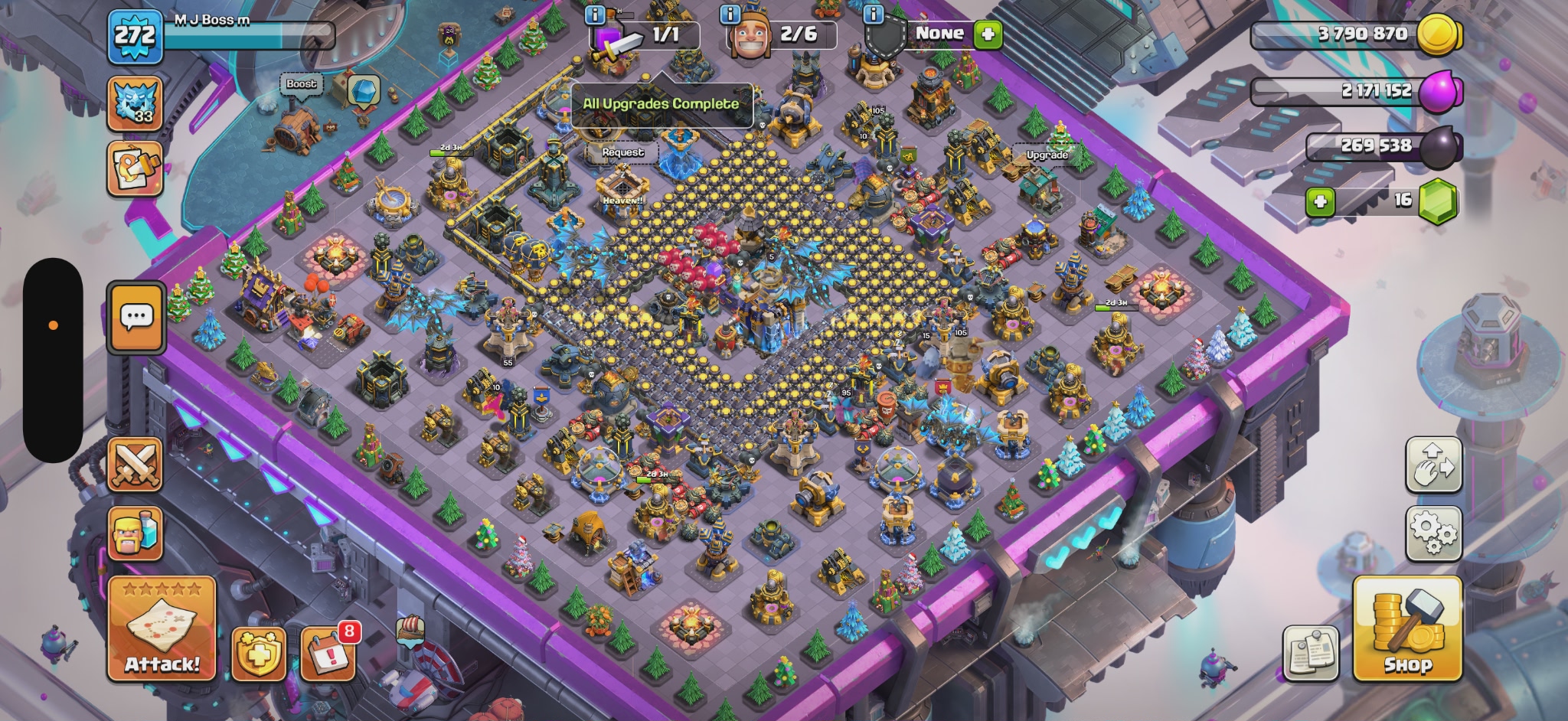1568x721 pixels.
Task: Show shield info above the None label
Action: 873,14
